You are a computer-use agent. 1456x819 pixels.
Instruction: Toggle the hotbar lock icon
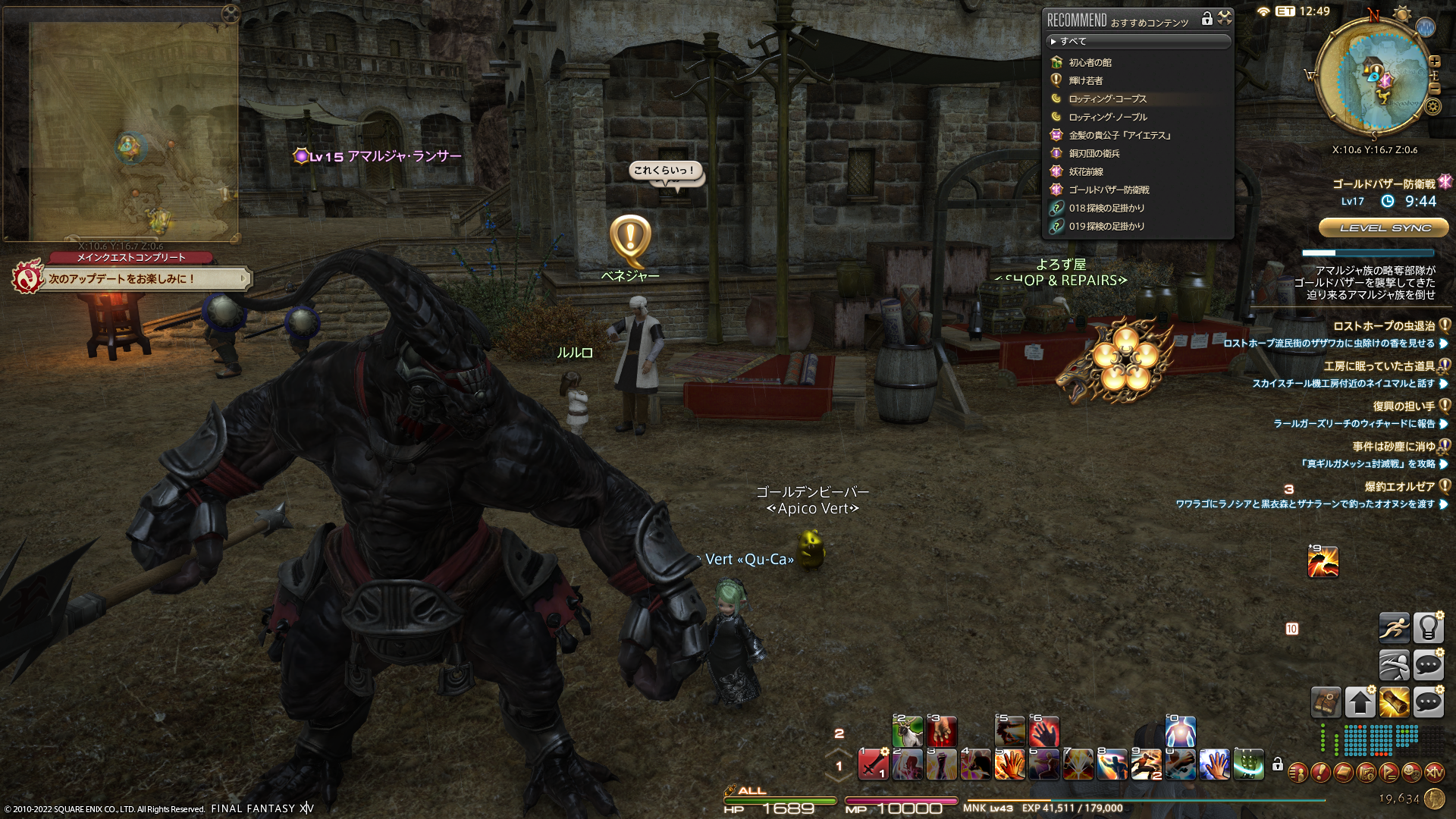click(1278, 764)
